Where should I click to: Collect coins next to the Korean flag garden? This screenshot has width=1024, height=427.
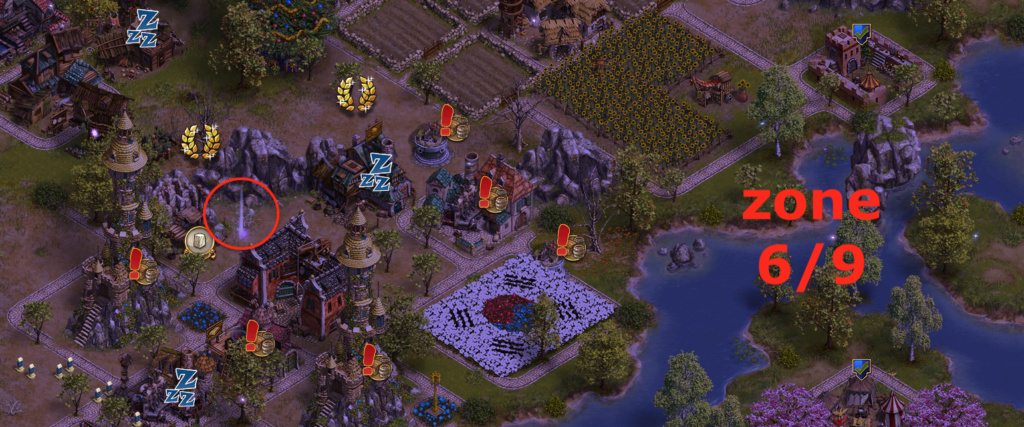(571, 245)
